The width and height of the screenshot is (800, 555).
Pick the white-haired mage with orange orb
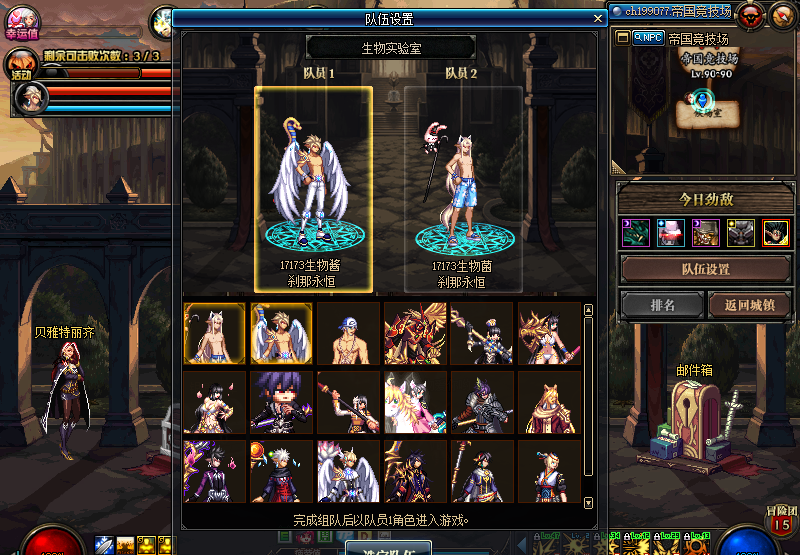click(x=281, y=470)
